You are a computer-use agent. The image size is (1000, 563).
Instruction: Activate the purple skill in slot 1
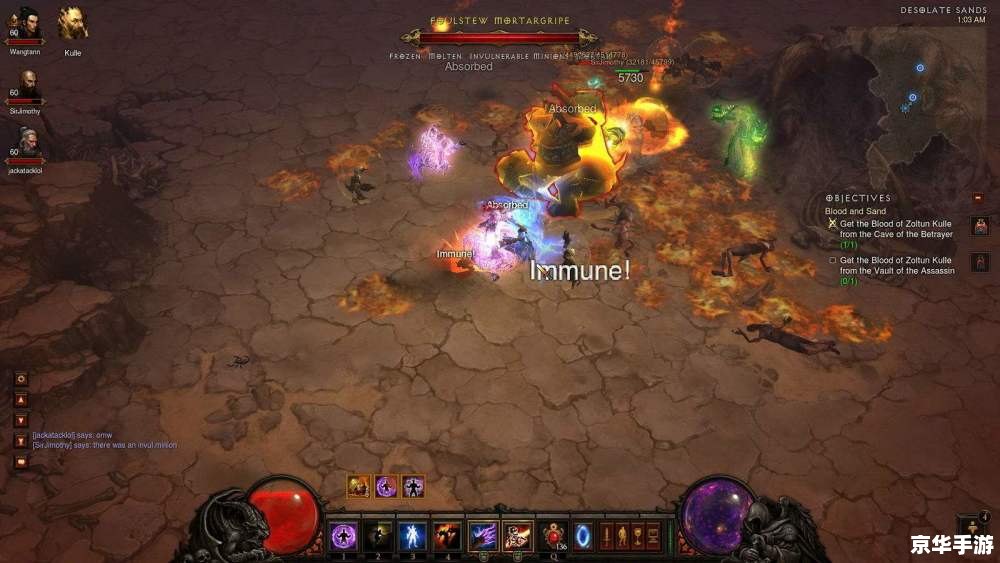pyautogui.click(x=344, y=536)
